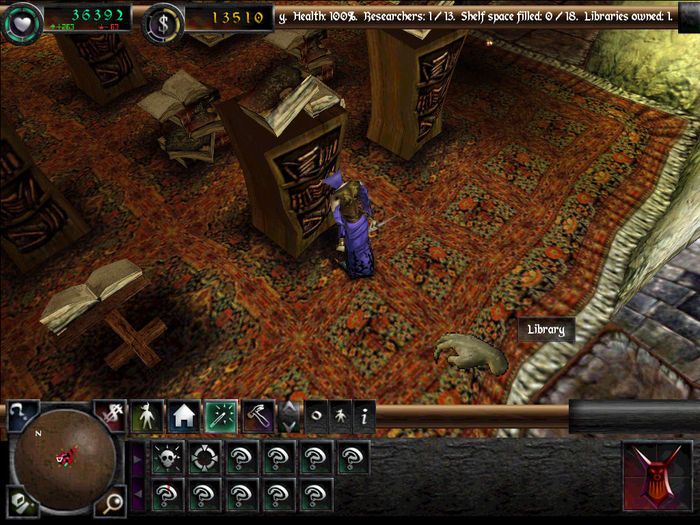Click the small ring icon in the toolbar
This screenshot has height=525, width=700.
[316, 415]
